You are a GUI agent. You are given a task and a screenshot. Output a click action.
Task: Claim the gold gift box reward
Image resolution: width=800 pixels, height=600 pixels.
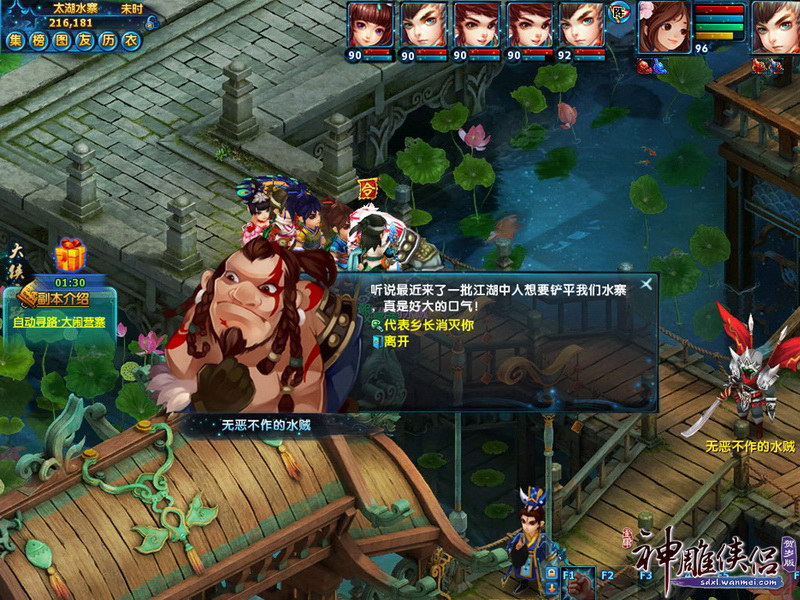point(70,256)
